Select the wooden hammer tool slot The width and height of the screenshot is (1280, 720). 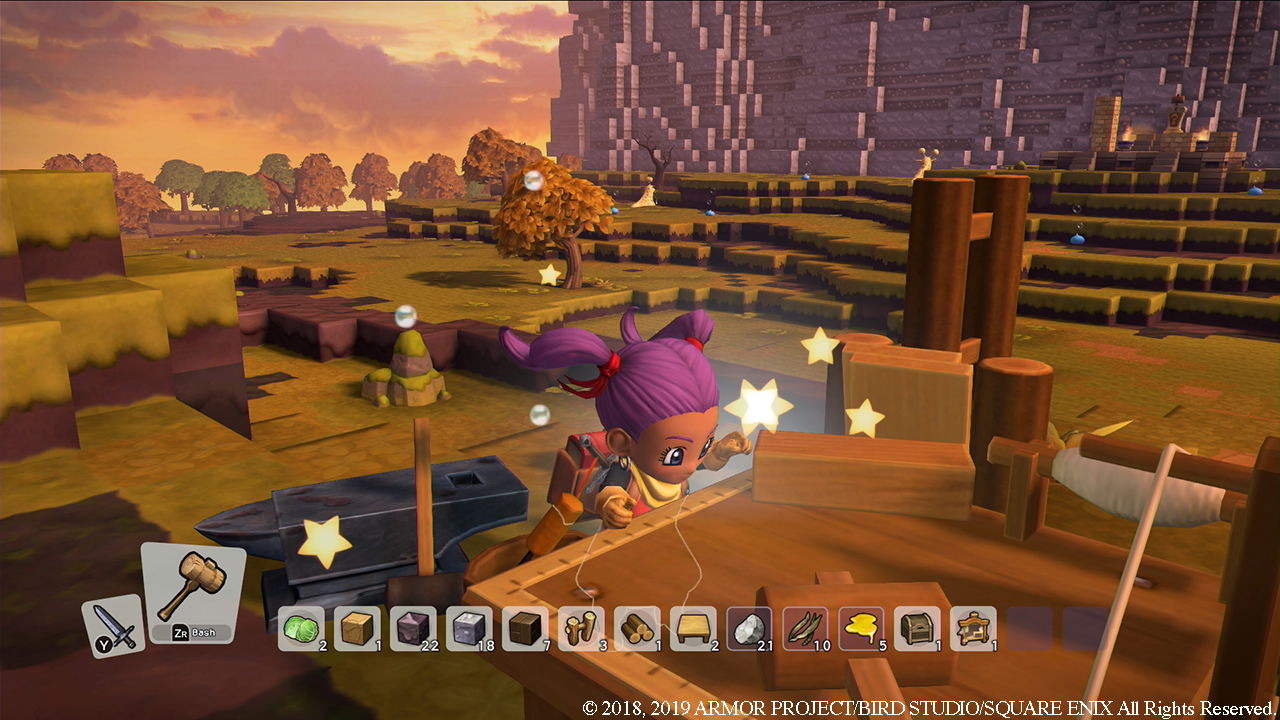(193, 590)
